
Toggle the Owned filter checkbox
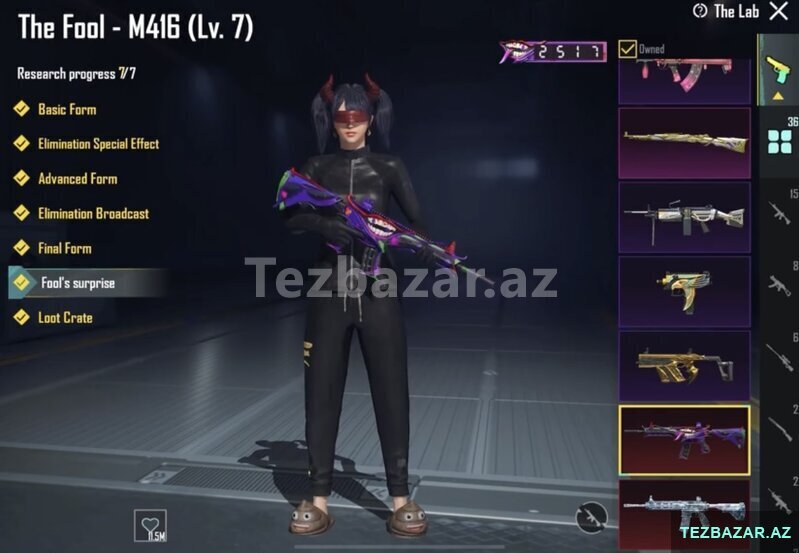tap(628, 48)
